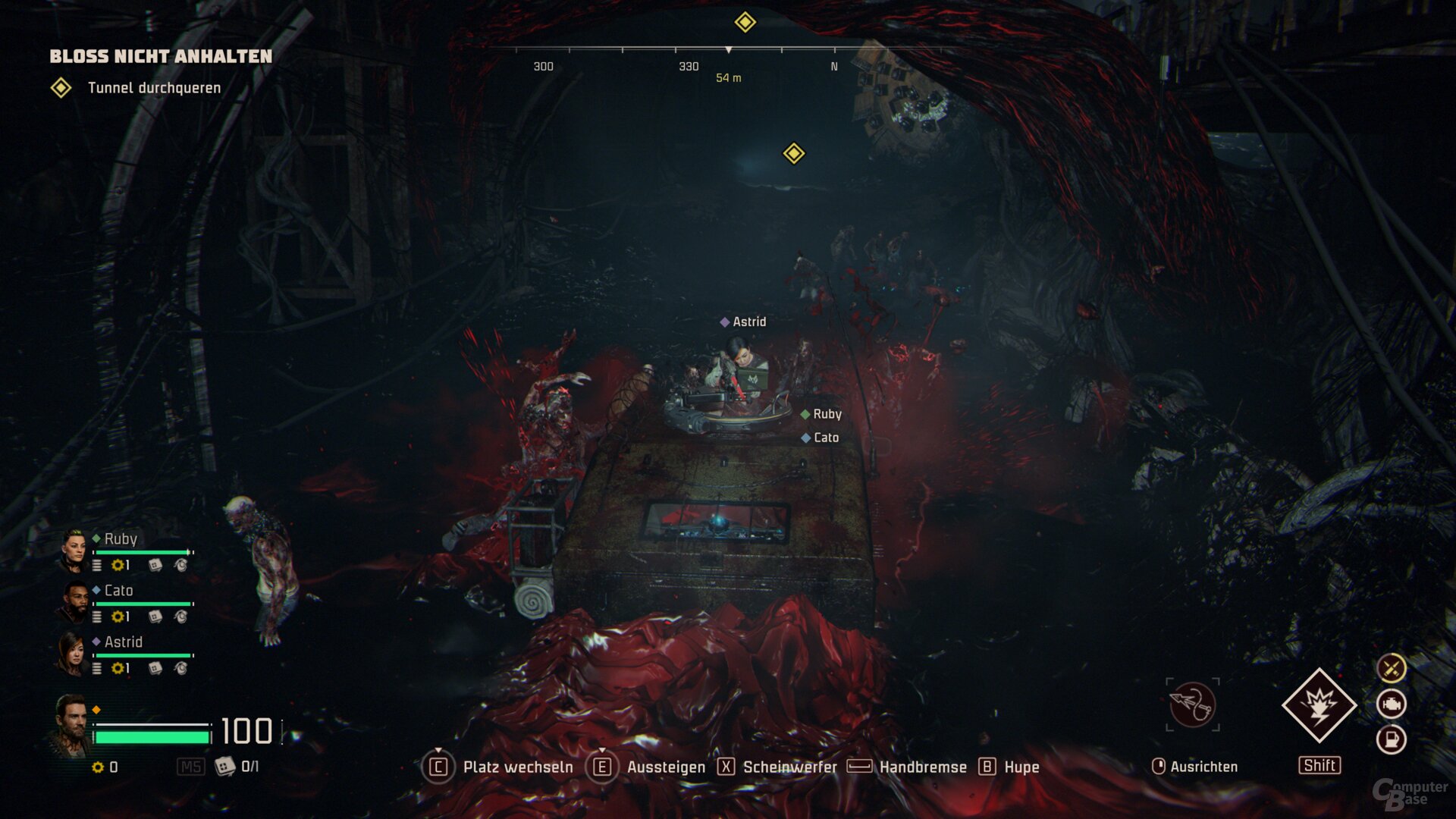
Task: Select Ruby's squad portrait
Action: [x=74, y=550]
